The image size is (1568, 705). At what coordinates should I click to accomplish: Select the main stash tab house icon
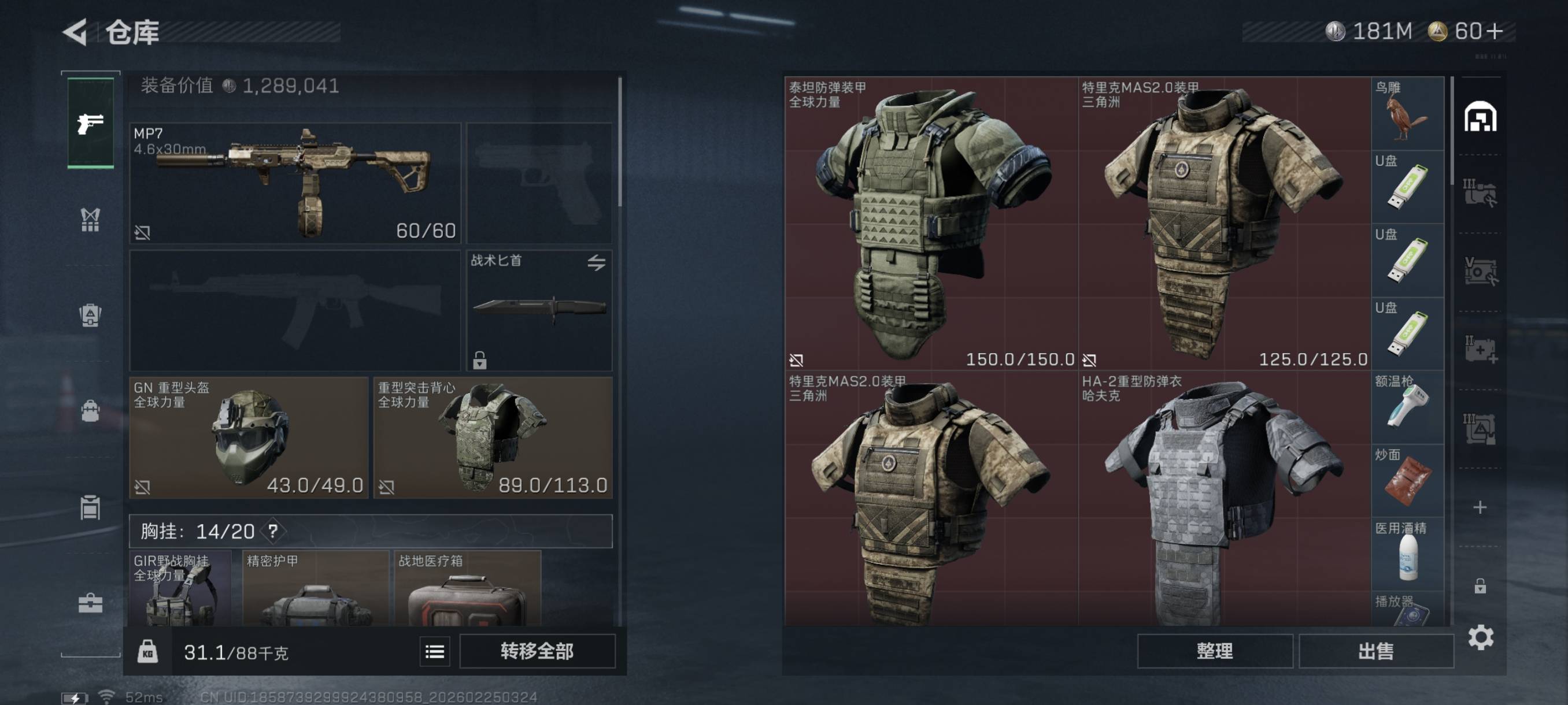tap(1480, 117)
